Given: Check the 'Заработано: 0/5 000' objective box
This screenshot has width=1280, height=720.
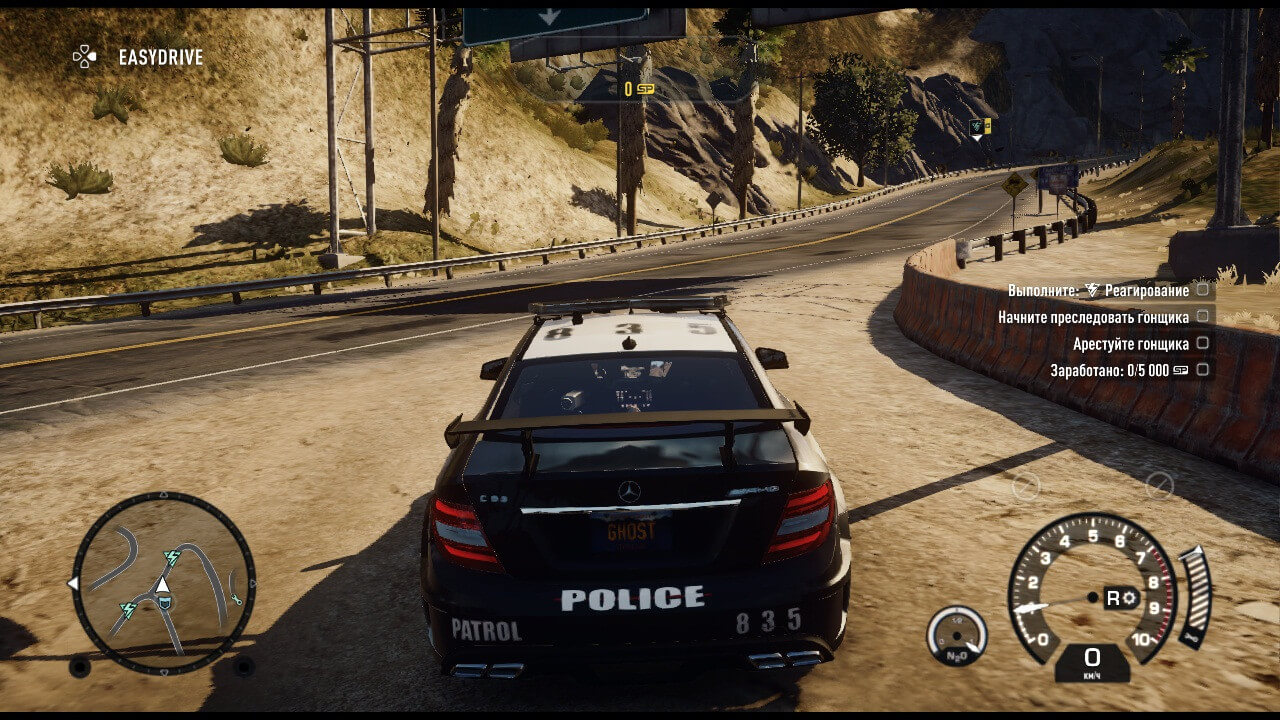Looking at the screenshot, I should tap(1202, 370).
